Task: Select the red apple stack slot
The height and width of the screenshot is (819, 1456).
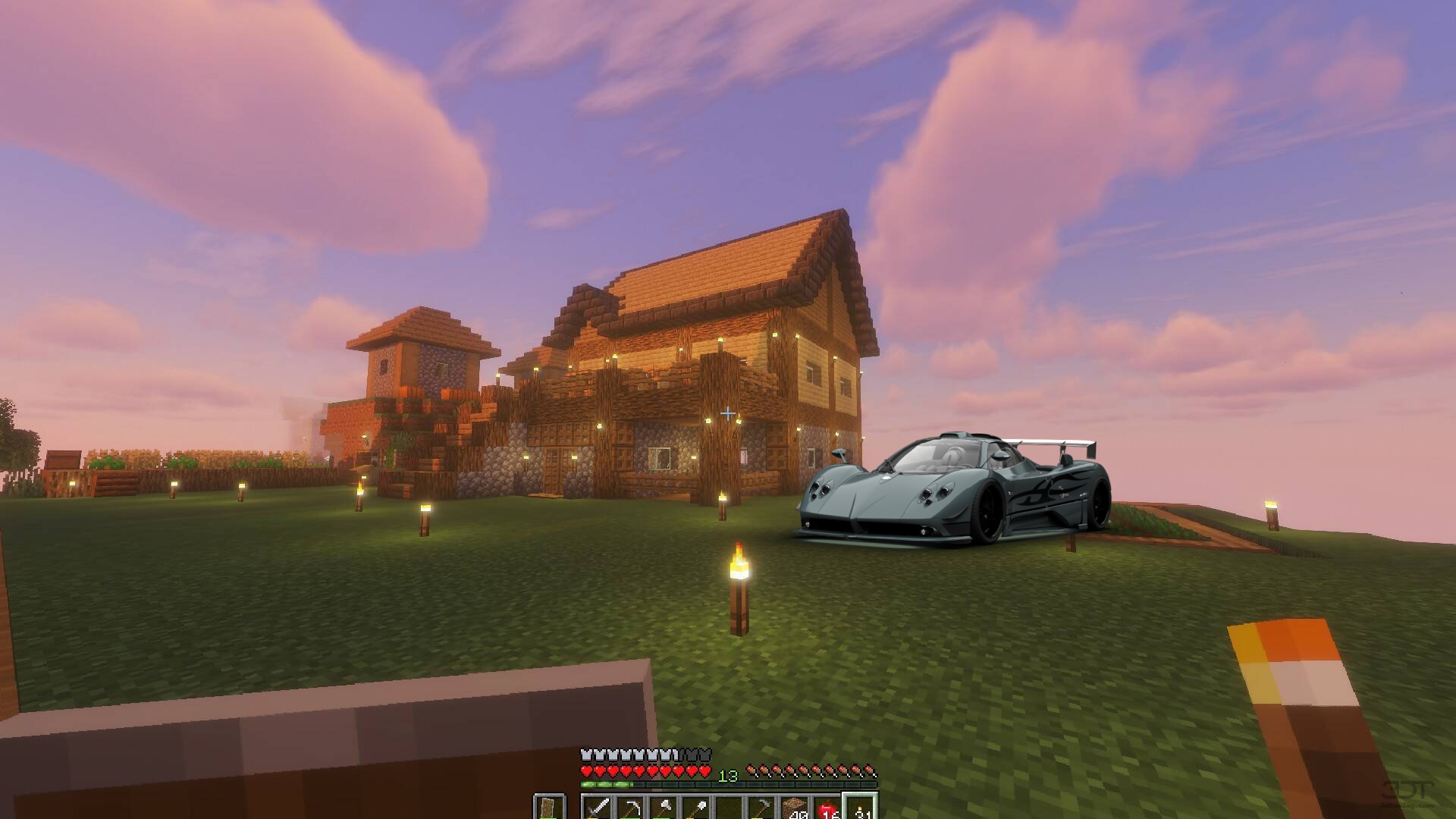Action: 827,807
